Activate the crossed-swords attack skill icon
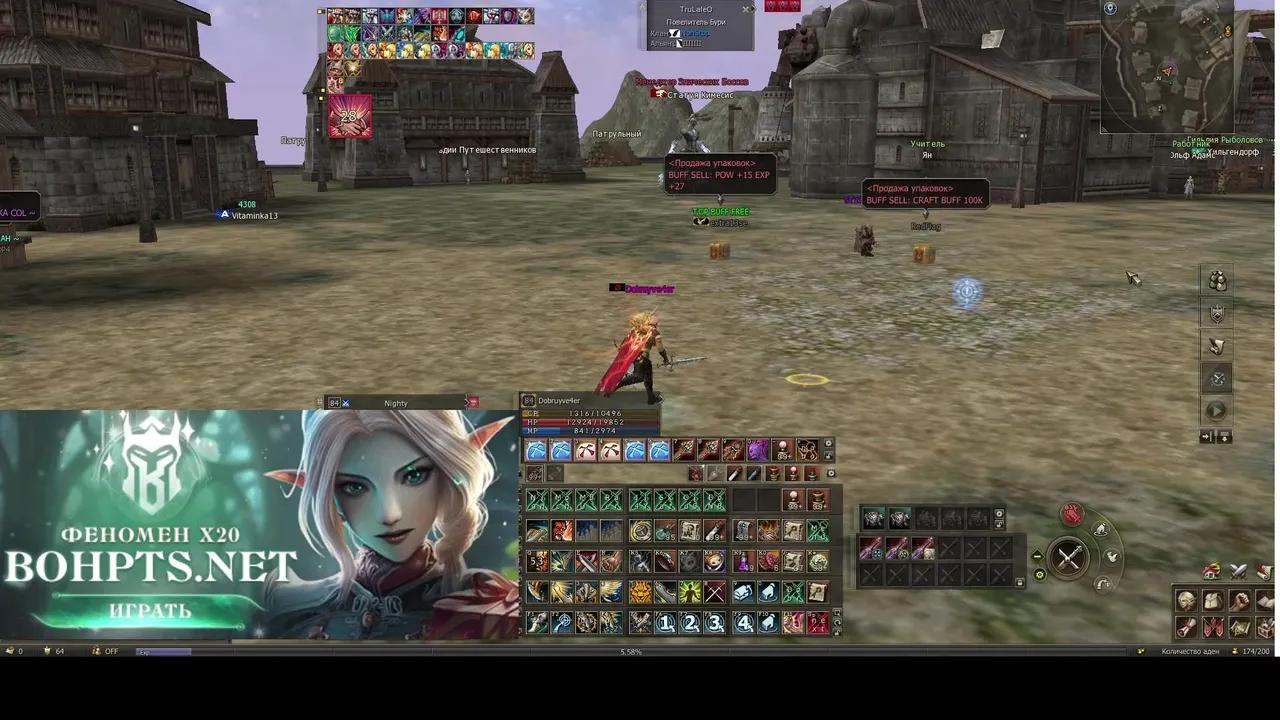Viewport: 1280px width, 720px height. [x=712, y=592]
